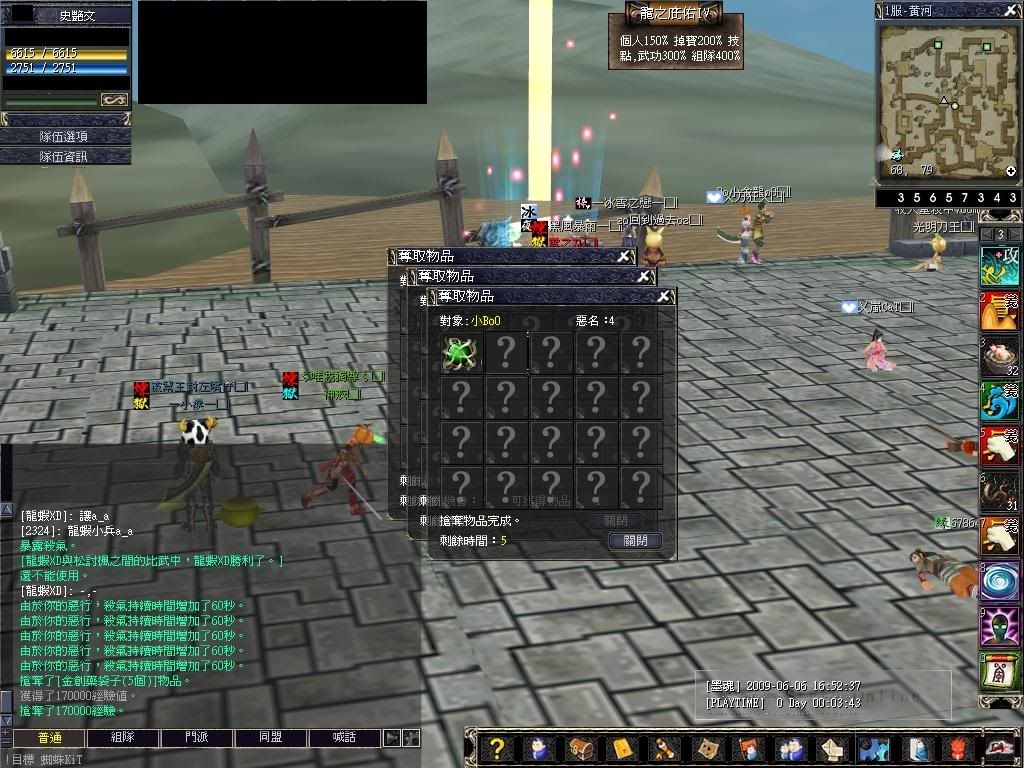Select the 門派 sect chat tab
Viewport: 1024px width, 768px height.
pos(197,738)
